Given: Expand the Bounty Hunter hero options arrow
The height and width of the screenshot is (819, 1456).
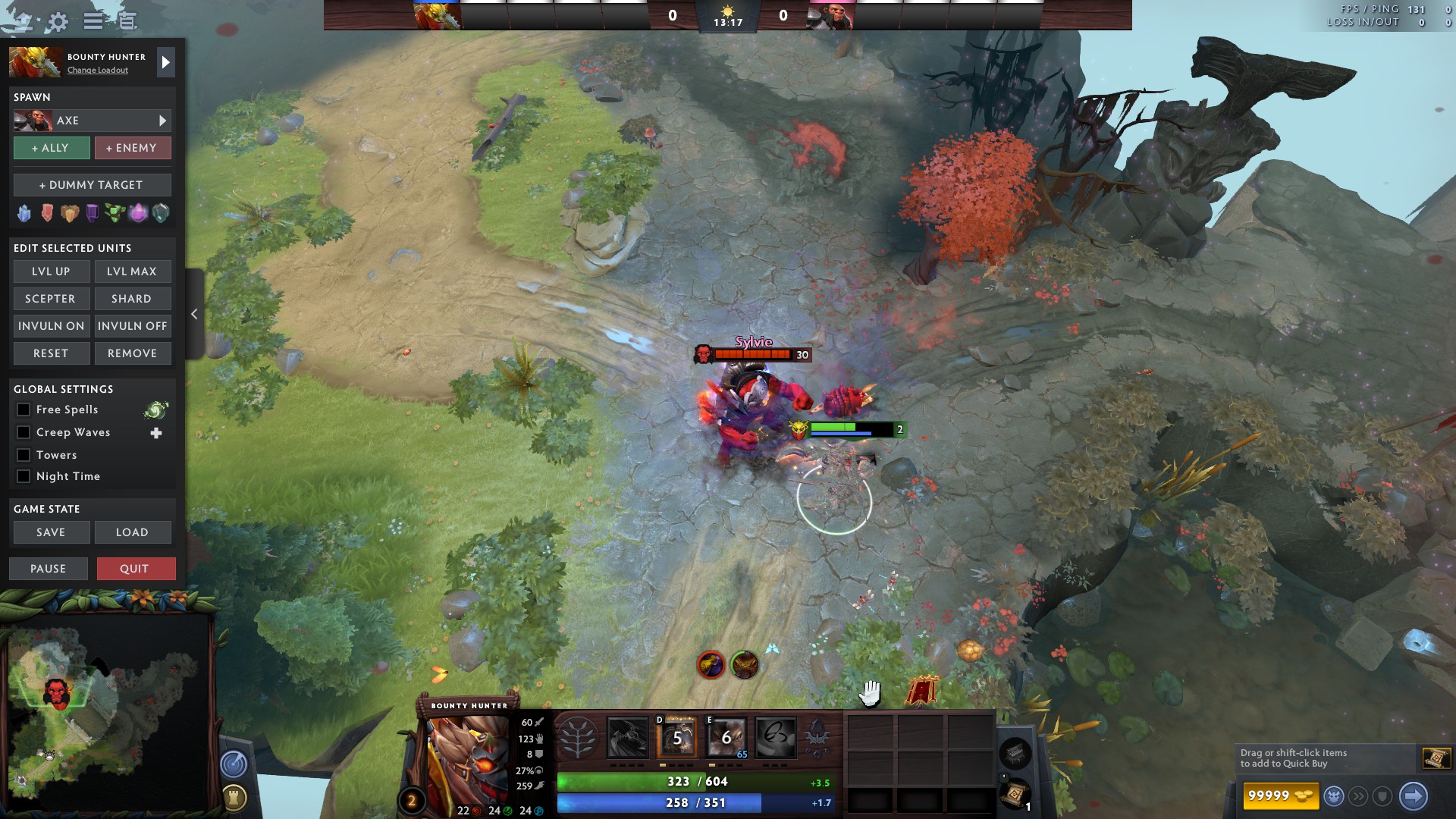Looking at the screenshot, I should [165, 62].
